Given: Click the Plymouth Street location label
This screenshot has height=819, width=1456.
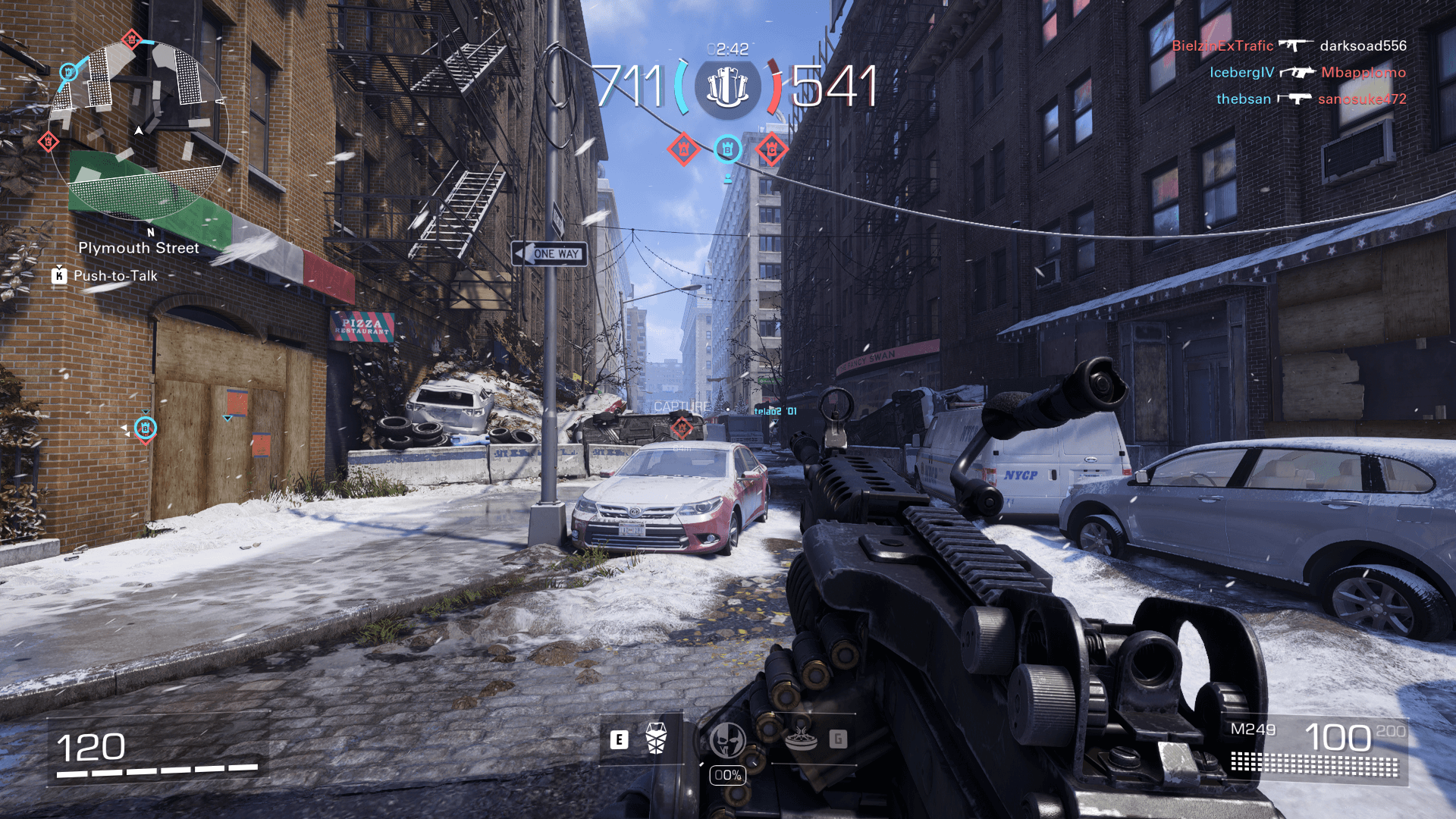Looking at the screenshot, I should (139, 248).
